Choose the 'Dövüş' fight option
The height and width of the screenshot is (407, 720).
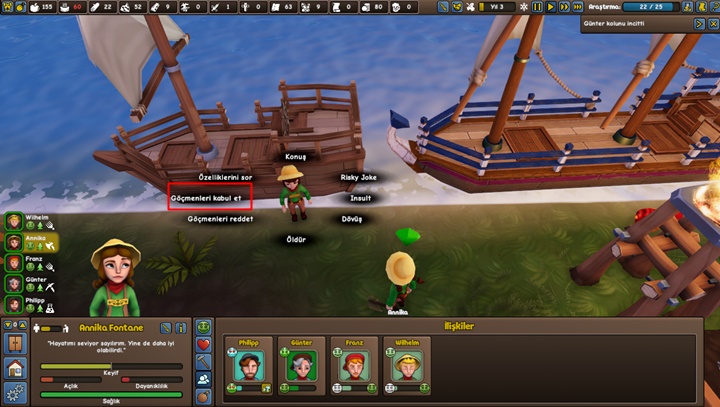click(352, 218)
